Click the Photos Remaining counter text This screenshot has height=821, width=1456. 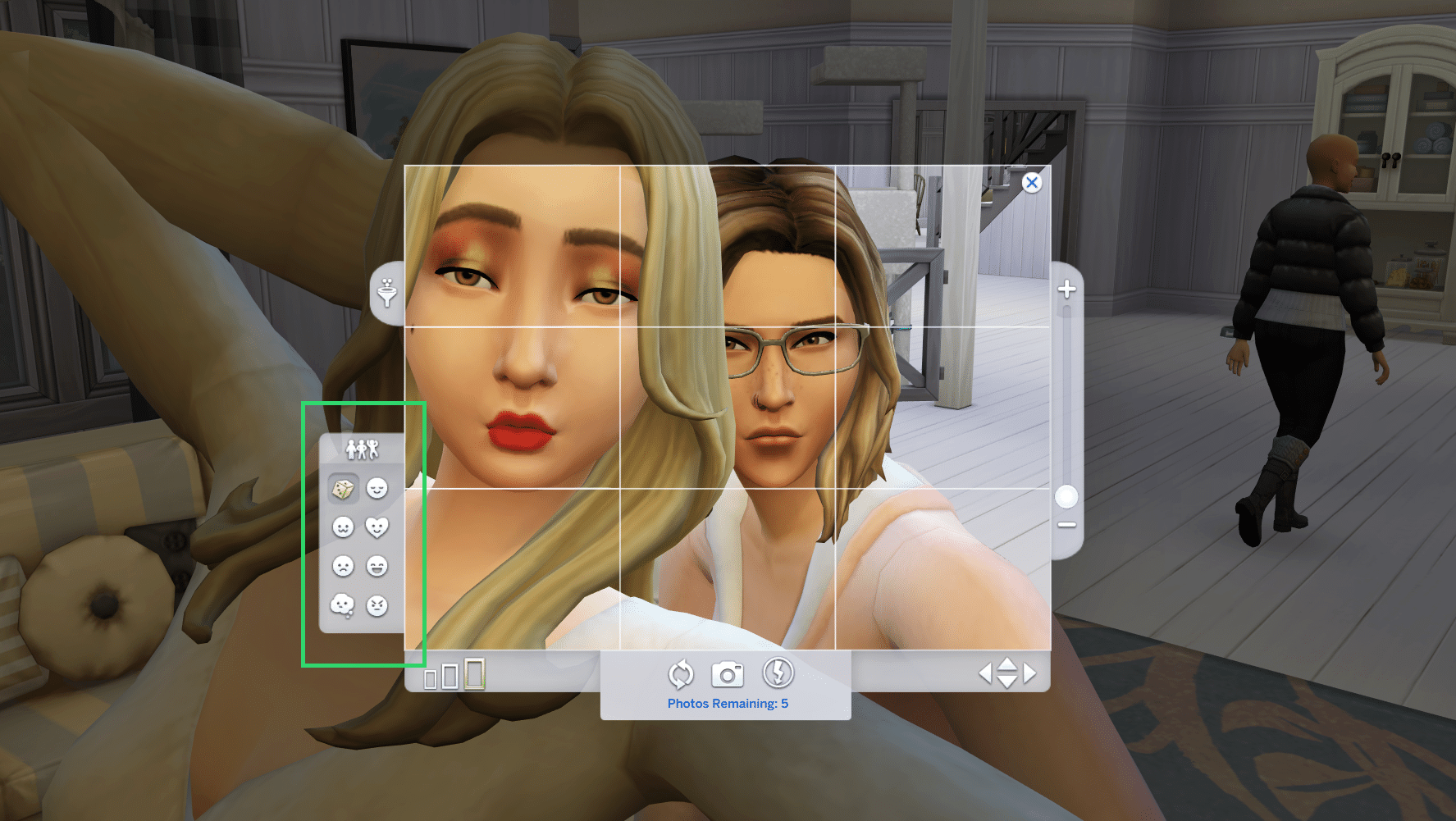pyautogui.click(x=728, y=703)
